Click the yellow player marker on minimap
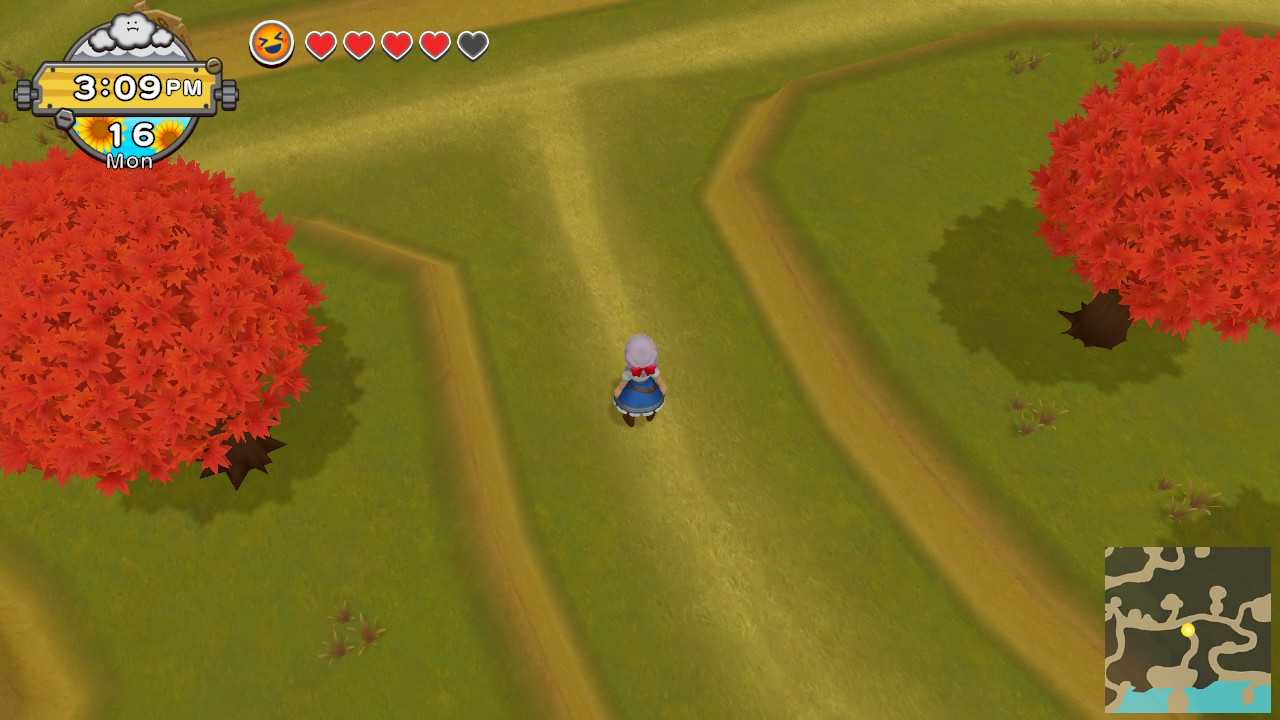Viewport: 1280px width, 720px height. (x=1188, y=630)
